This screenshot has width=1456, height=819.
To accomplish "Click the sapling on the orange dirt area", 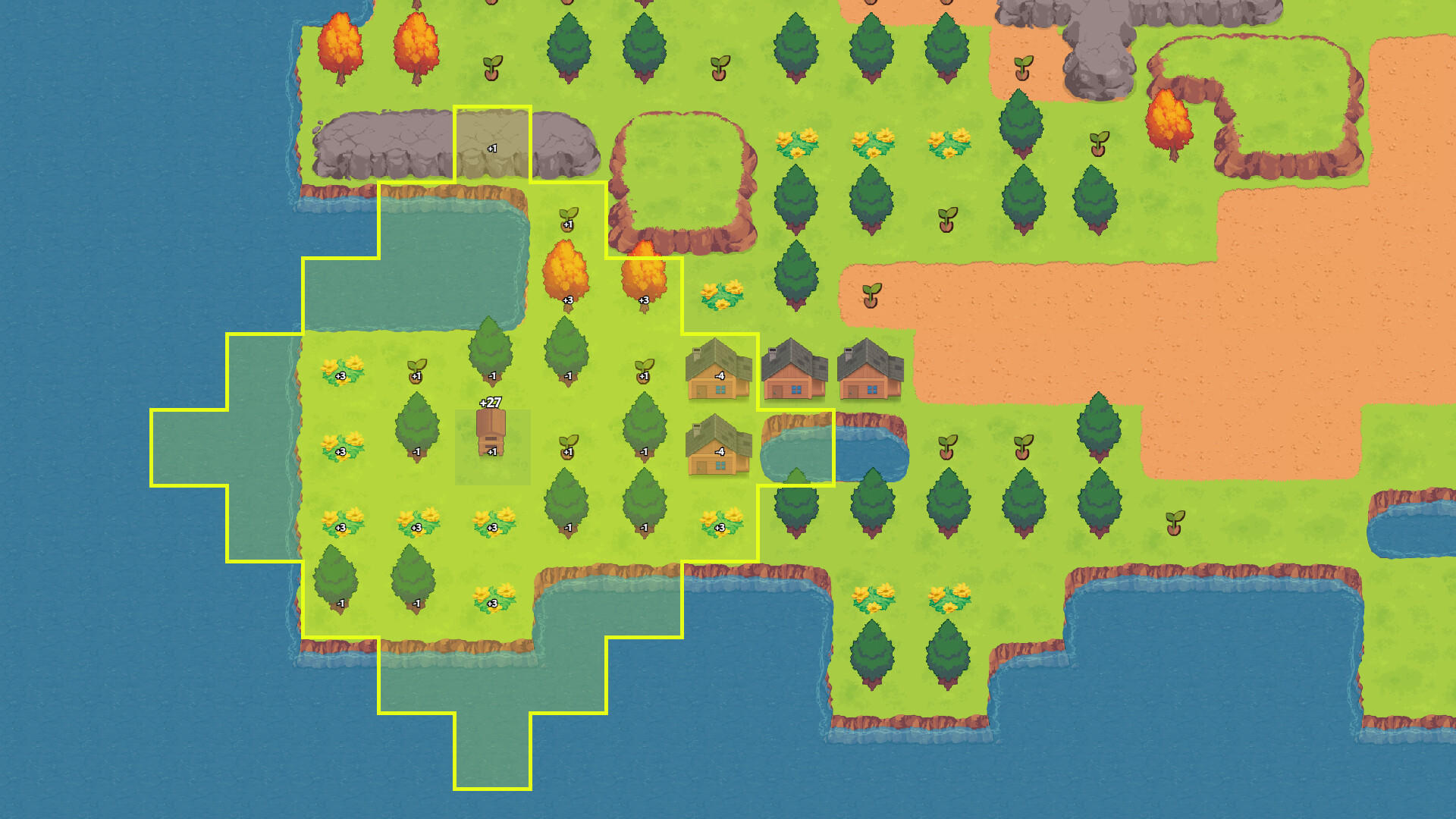I will [872, 296].
